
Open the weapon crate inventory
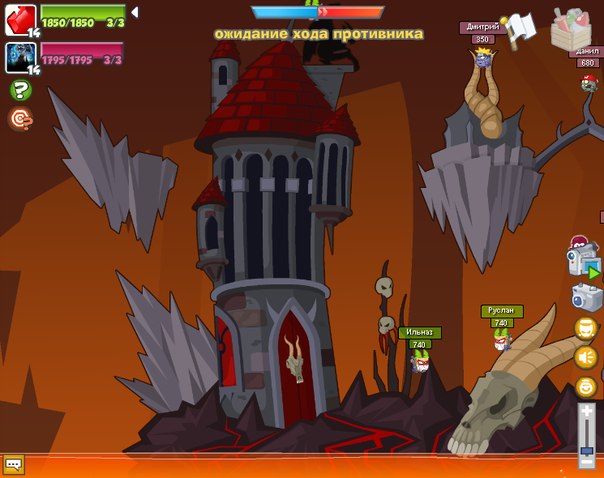(572, 28)
